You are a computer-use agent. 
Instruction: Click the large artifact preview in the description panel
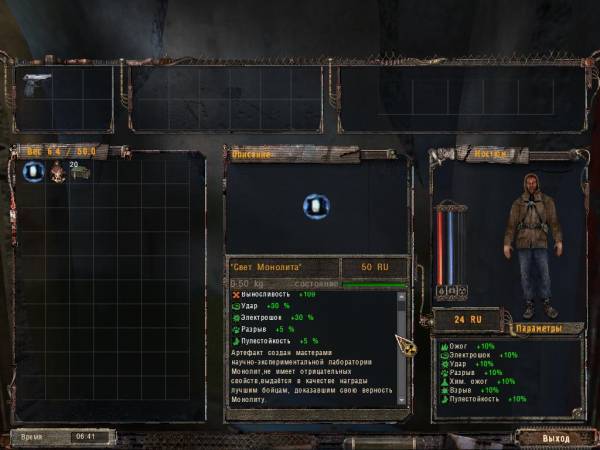pyautogui.click(x=316, y=207)
